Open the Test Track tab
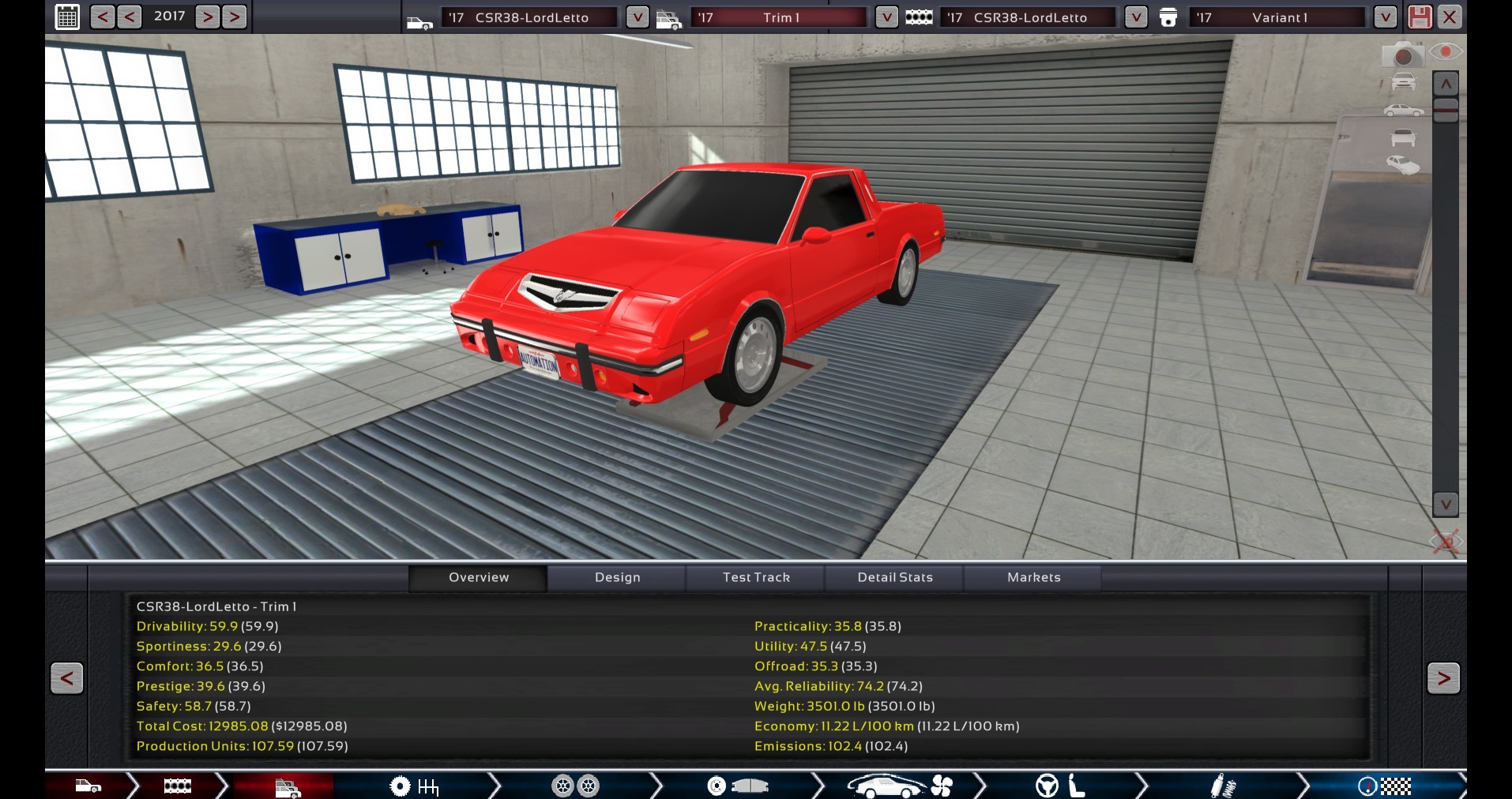Screen dimensions: 1512x799 (x=756, y=577)
